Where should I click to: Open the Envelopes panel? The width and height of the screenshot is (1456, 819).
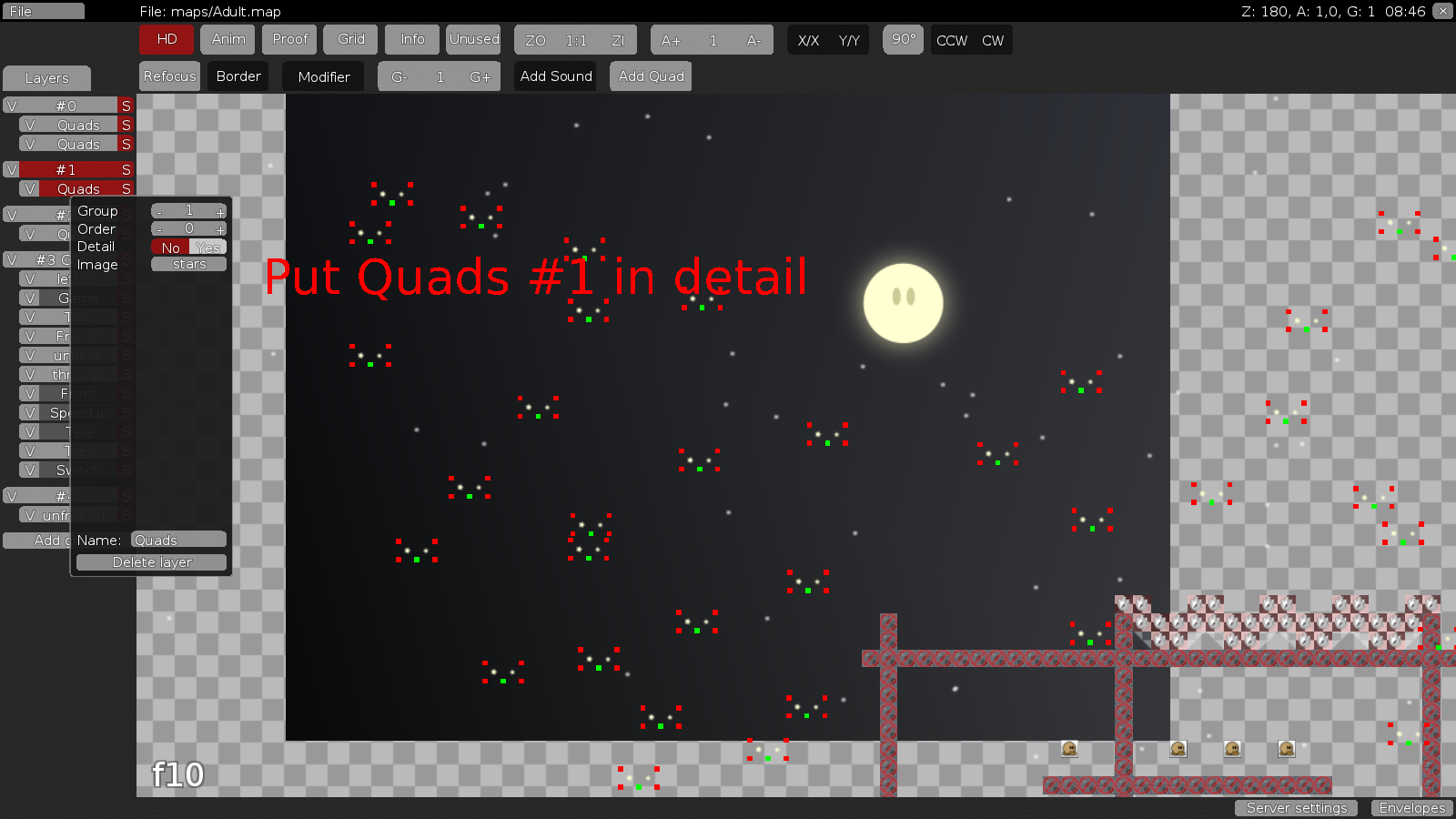1411,808
